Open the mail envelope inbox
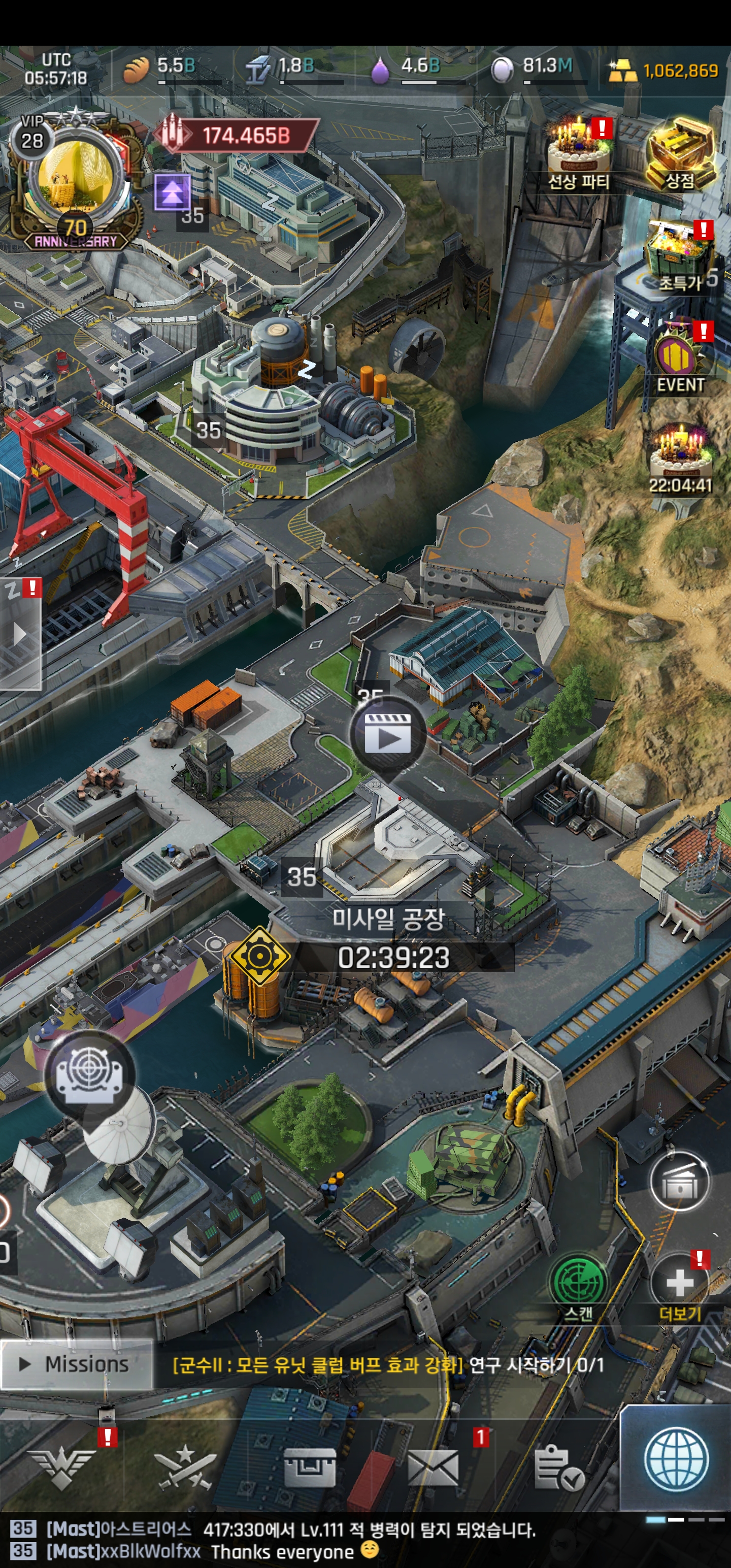 tap(433, 1467)
